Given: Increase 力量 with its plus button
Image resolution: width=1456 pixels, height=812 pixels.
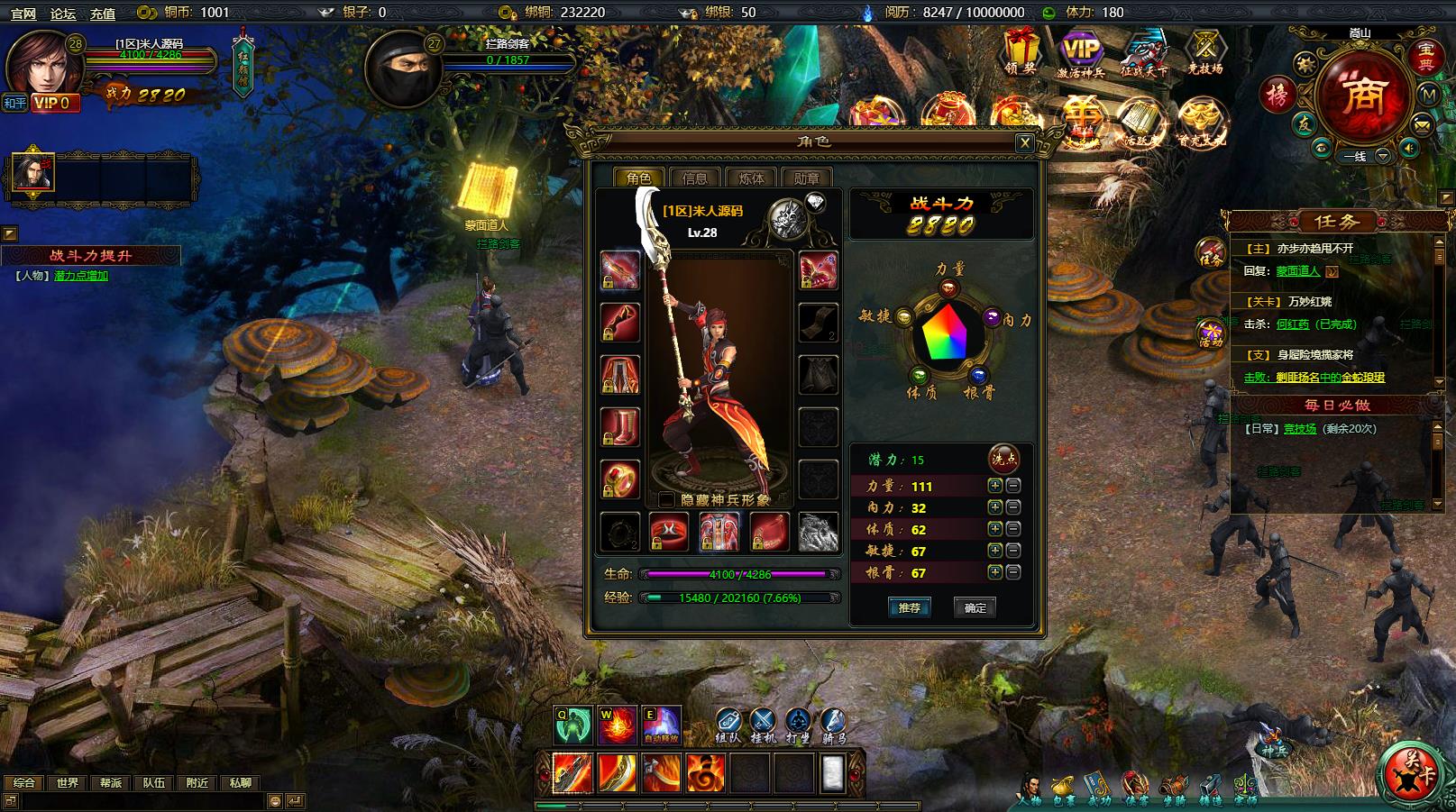Looking at the screenshot, I should (x=994, y=486).
